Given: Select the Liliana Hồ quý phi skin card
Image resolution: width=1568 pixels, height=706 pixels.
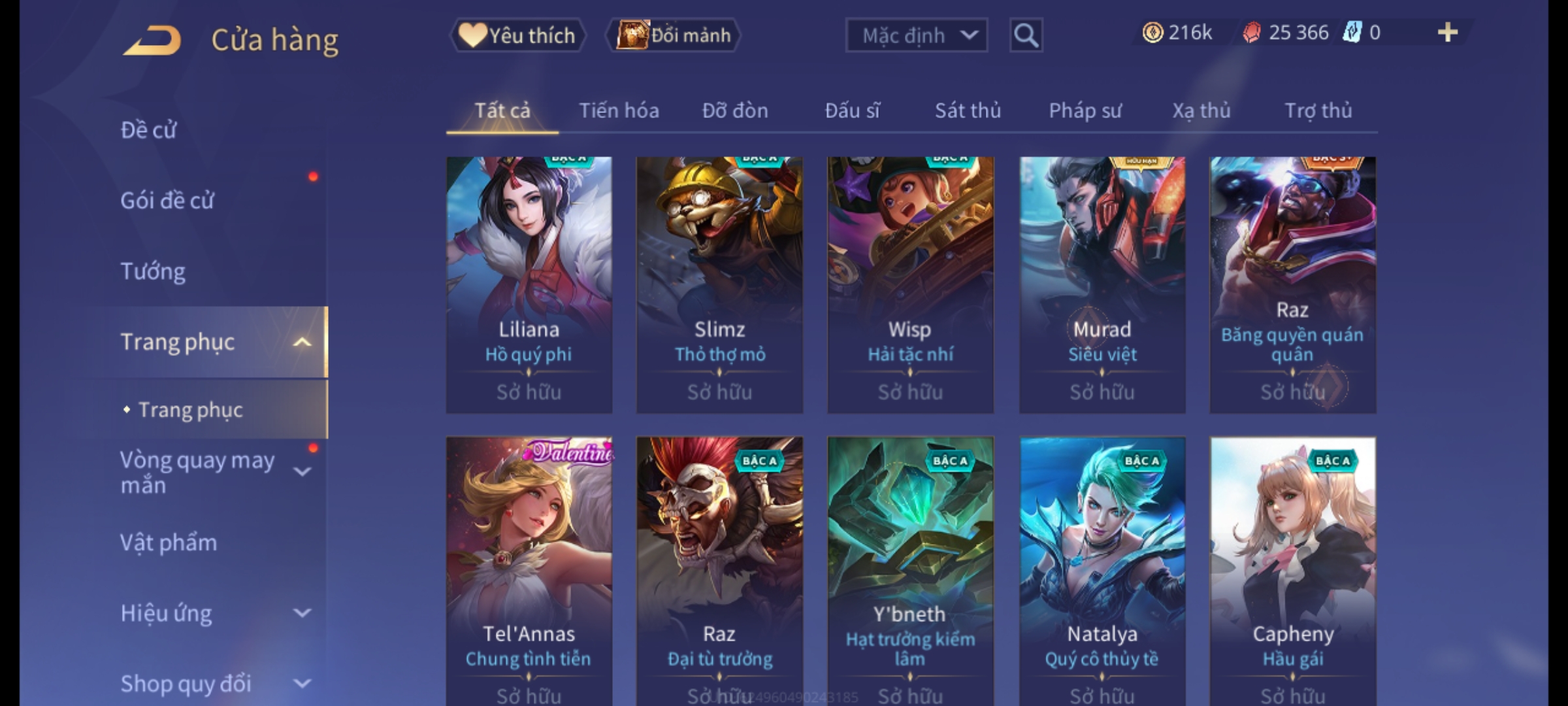Looking at the screenshot, I should (x=529, y=284).
